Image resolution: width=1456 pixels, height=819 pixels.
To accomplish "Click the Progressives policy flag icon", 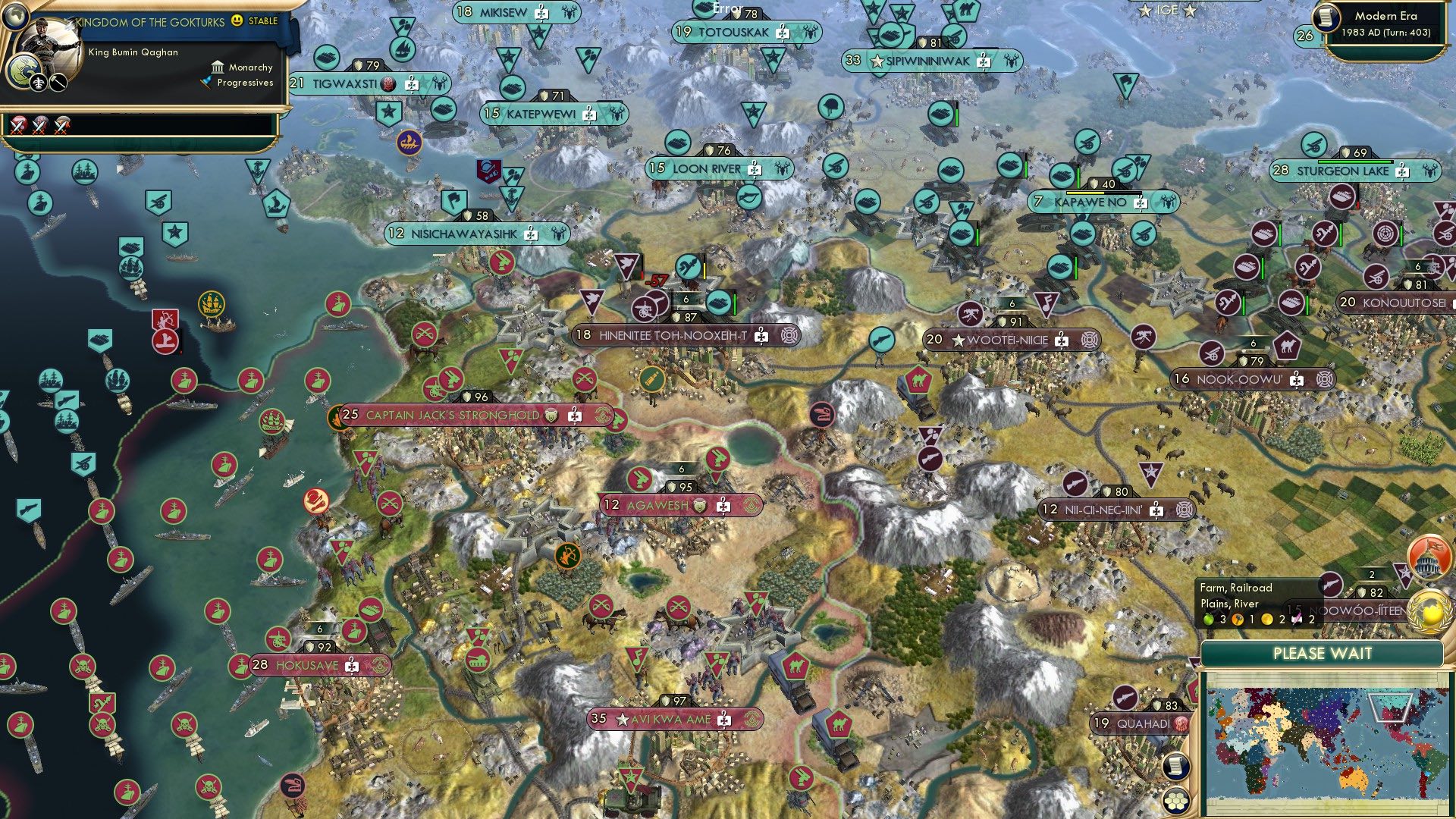I will (205, 83).
